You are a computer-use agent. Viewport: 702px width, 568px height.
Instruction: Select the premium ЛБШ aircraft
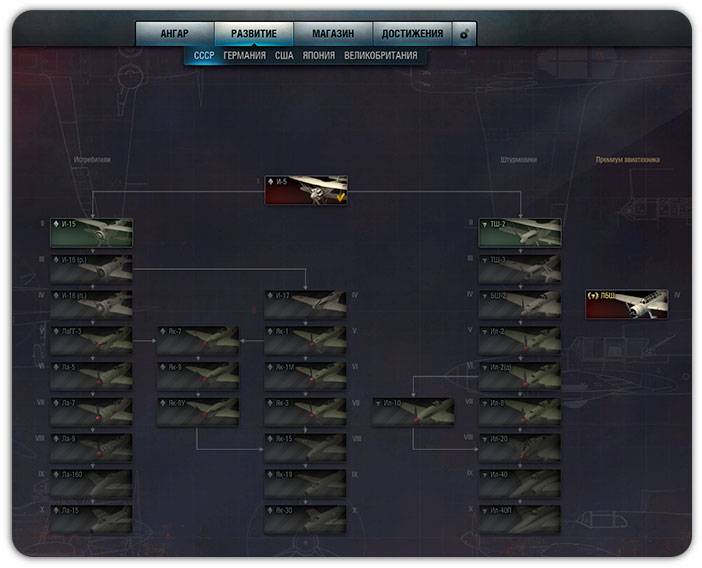tap(627, 304)
